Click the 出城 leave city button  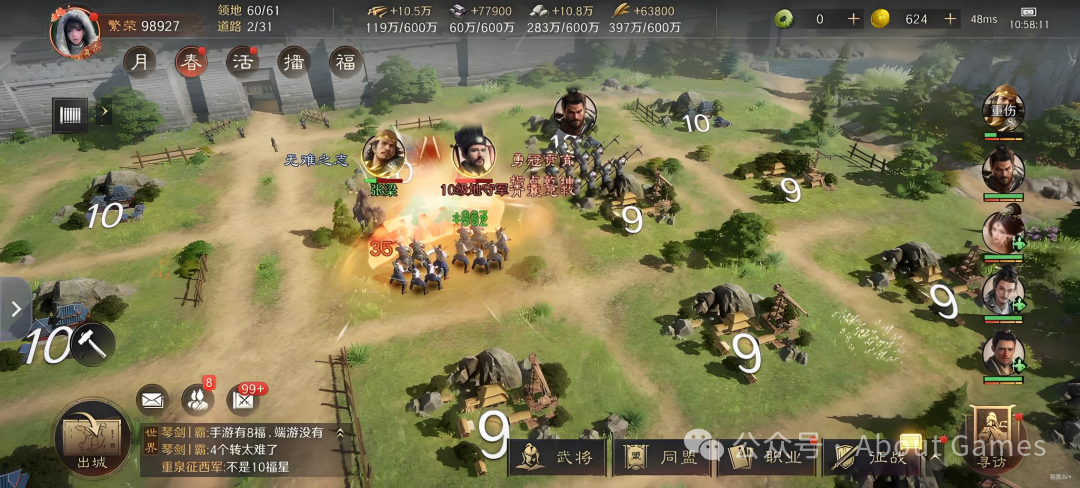91,438
